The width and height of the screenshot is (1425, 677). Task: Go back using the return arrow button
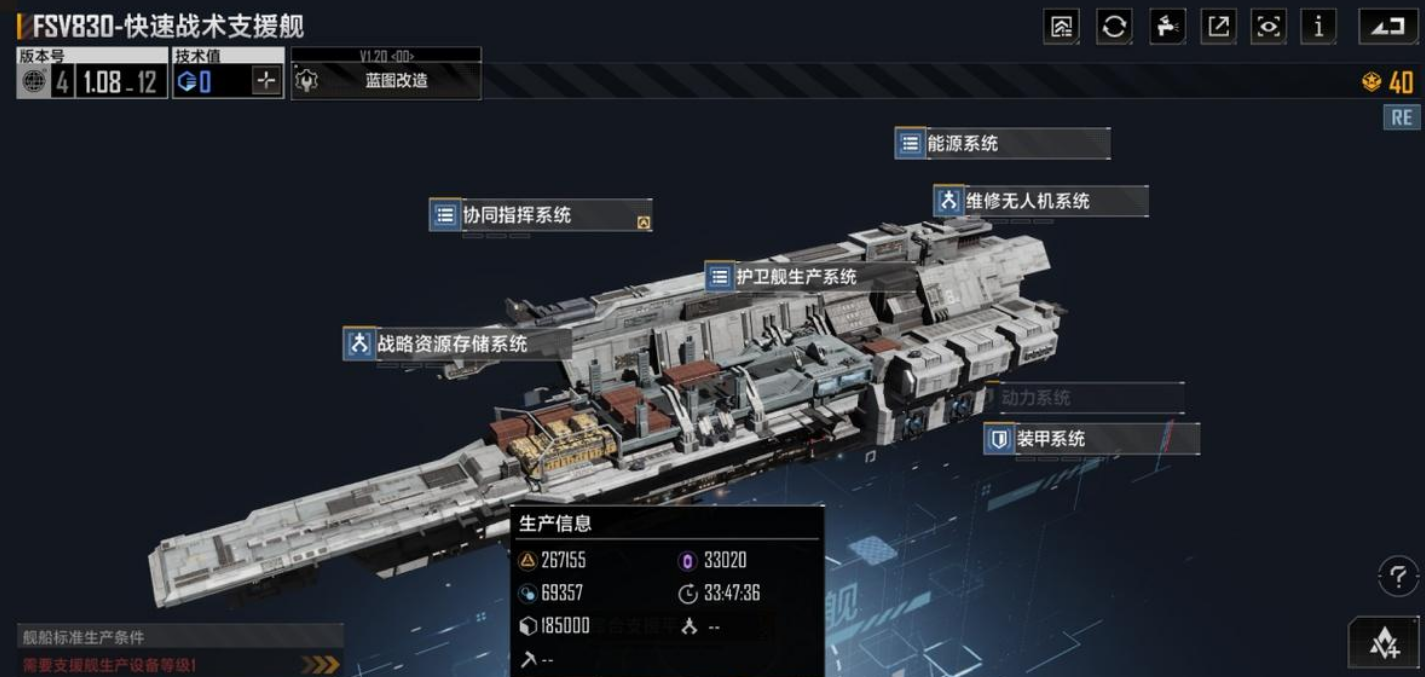(x=1387, y=27)
